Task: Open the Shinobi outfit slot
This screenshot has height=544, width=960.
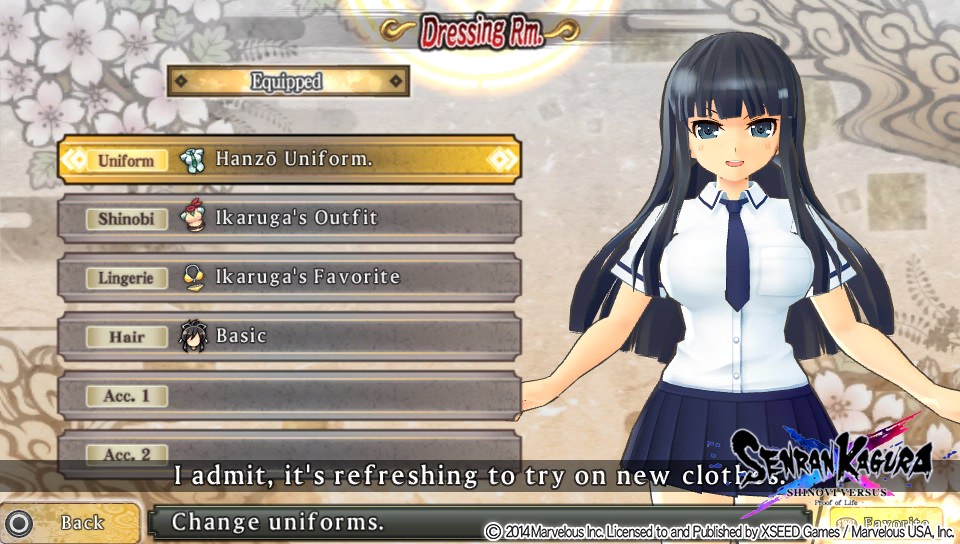Action: tap(289, 218)
